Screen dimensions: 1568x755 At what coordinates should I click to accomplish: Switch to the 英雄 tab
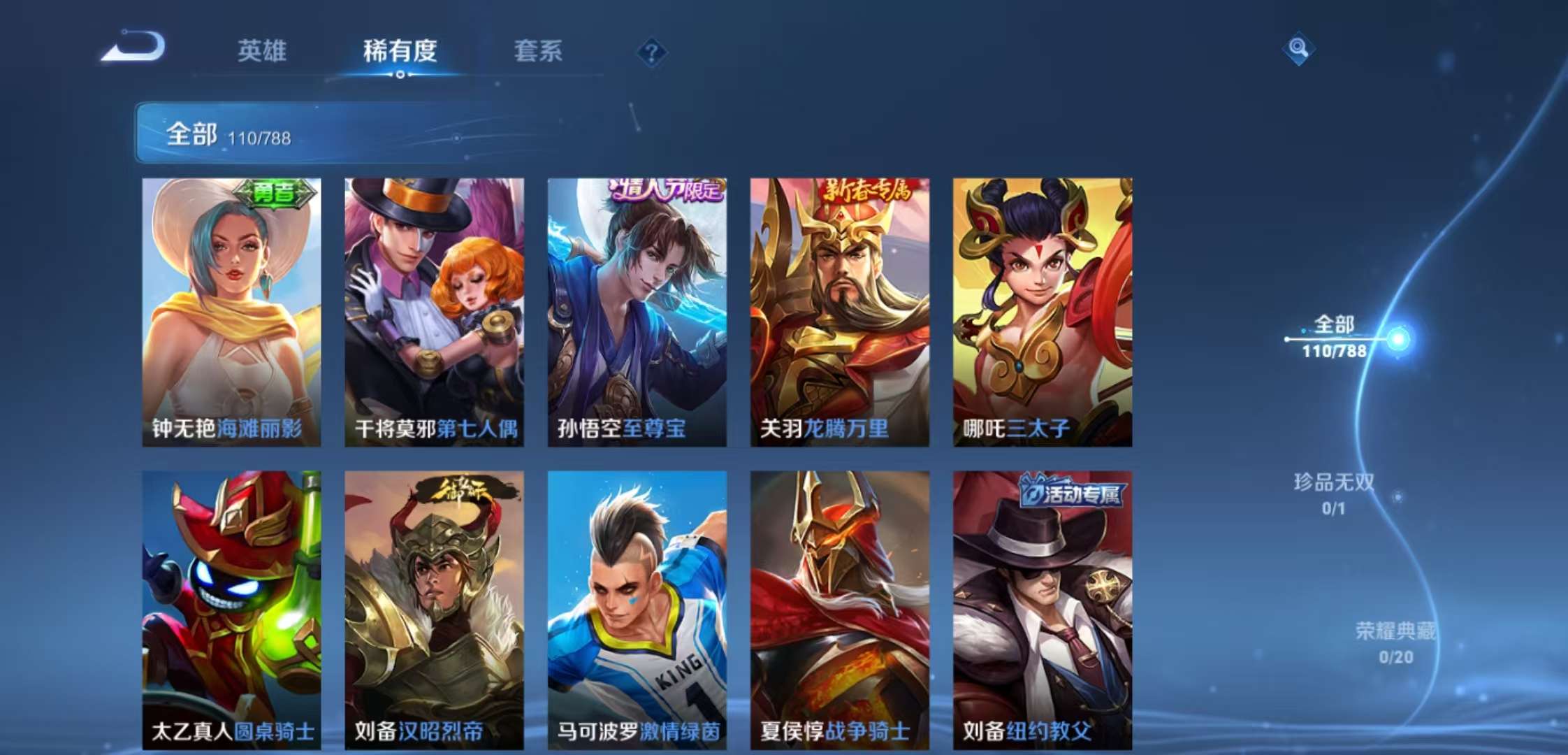(262, 52)
